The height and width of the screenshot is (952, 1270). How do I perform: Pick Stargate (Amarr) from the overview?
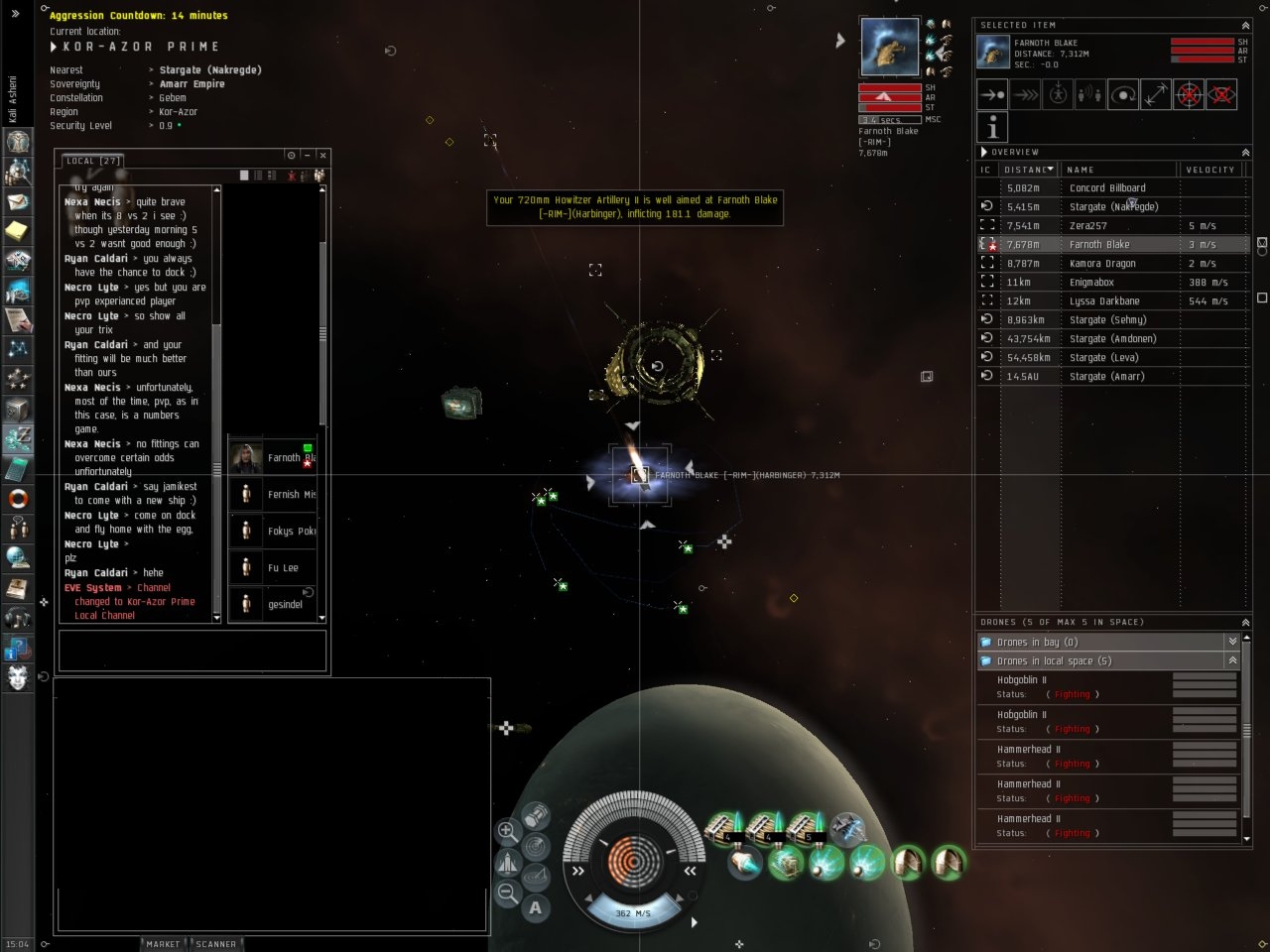click(x=1106, y=376)
